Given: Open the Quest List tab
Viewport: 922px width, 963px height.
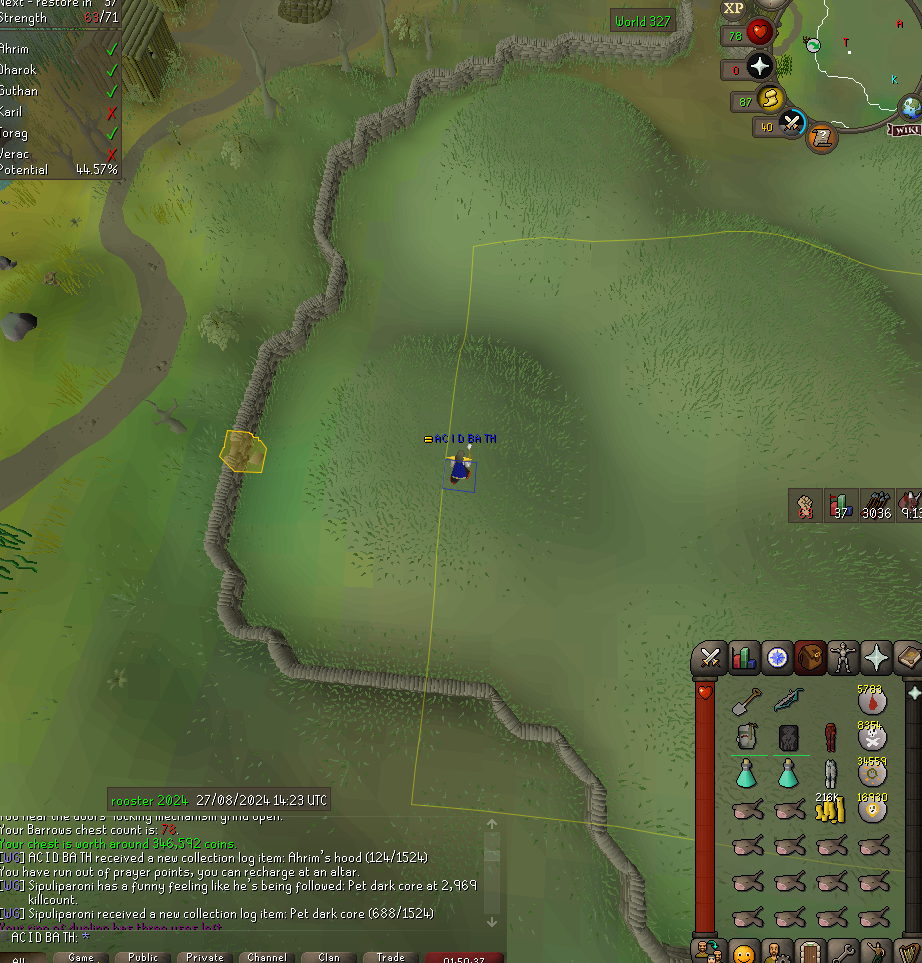Looking at the screenshot, I should click(777, 658).
